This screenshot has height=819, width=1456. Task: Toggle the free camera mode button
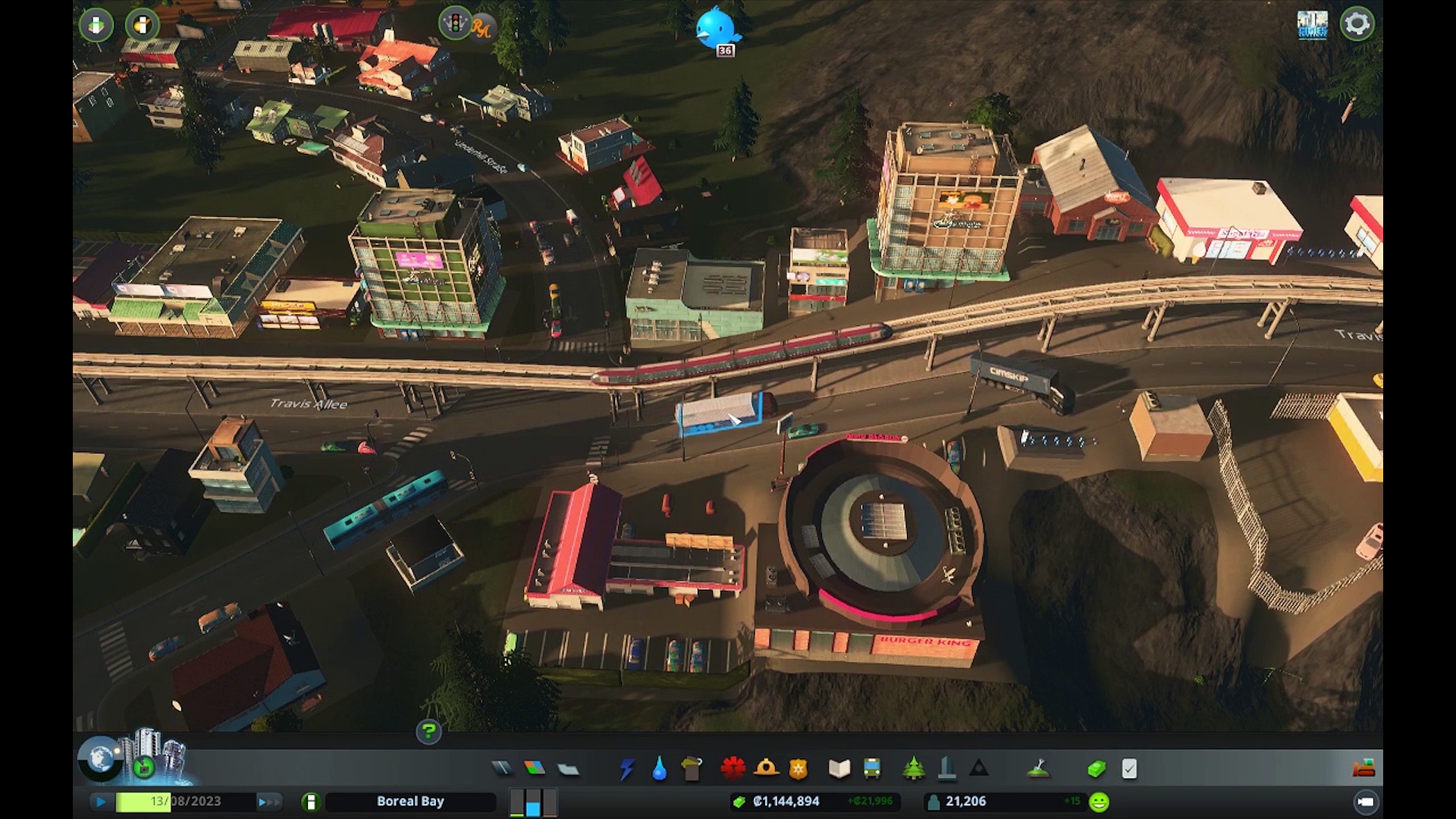click(x=1366, y=802)
